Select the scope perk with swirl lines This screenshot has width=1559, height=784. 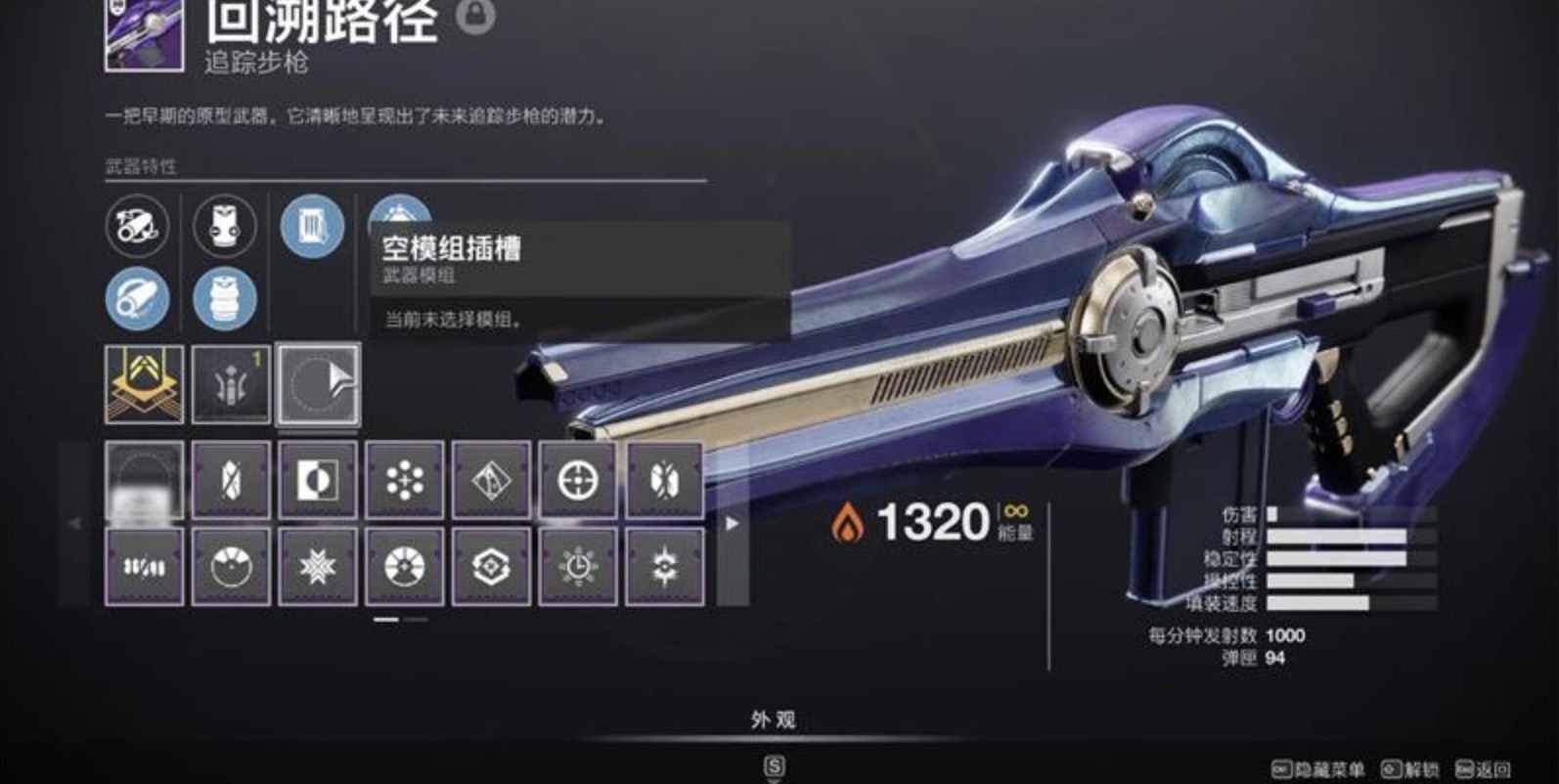[x=137, y=226]
